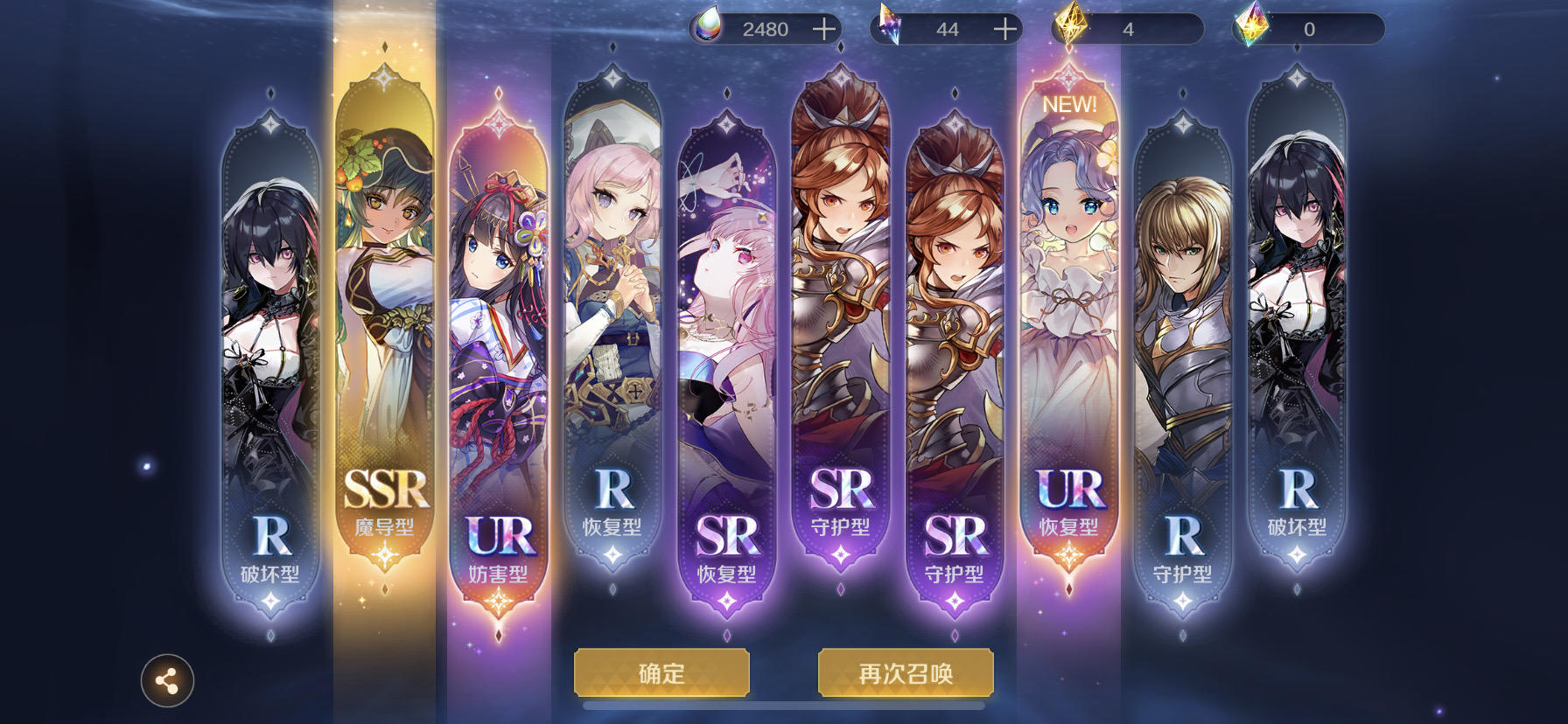This screenshot has height=724, width=1568.
Task: Click the plus icon beside the 44 crystals
Action: (x=1005, y=28)
